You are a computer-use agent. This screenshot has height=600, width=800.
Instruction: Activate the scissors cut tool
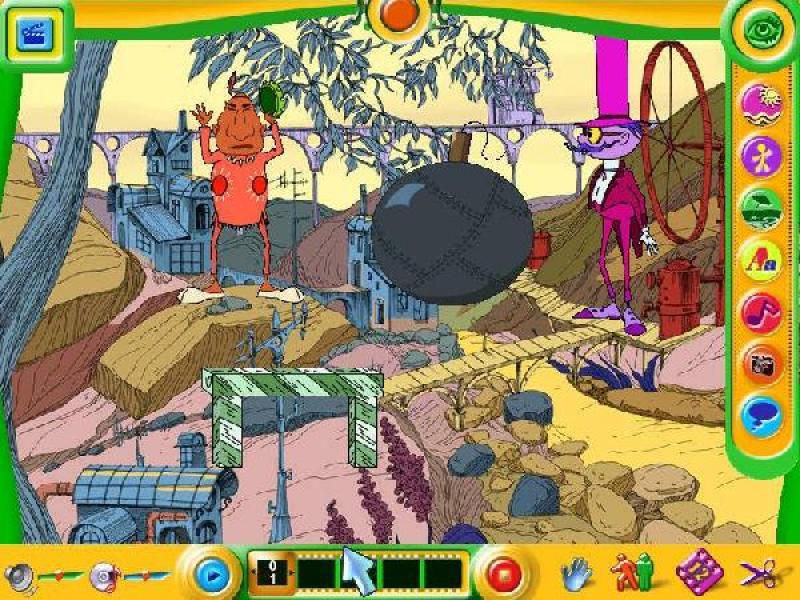coord(757,573)
